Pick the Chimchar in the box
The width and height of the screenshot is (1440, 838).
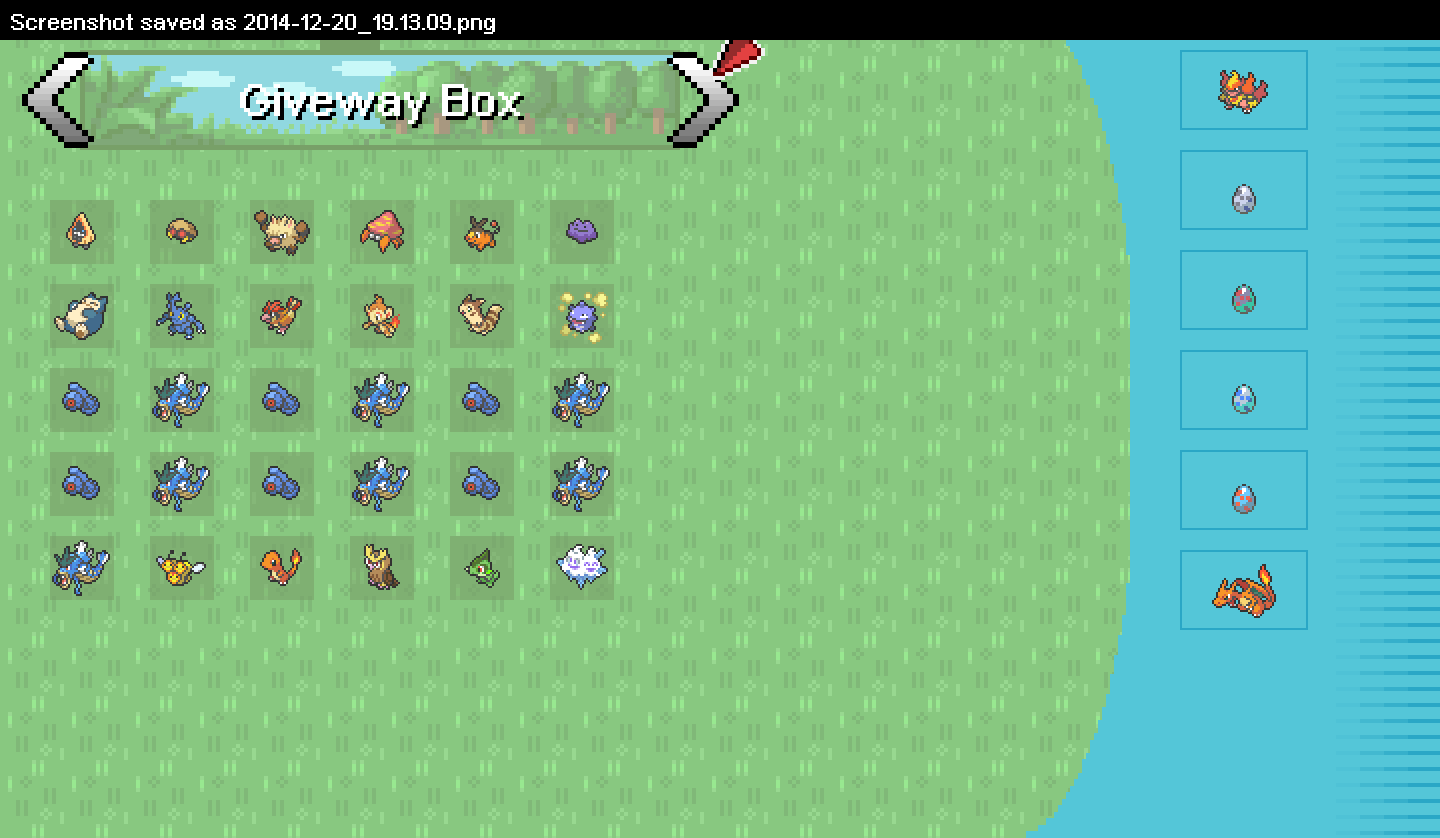382,316
